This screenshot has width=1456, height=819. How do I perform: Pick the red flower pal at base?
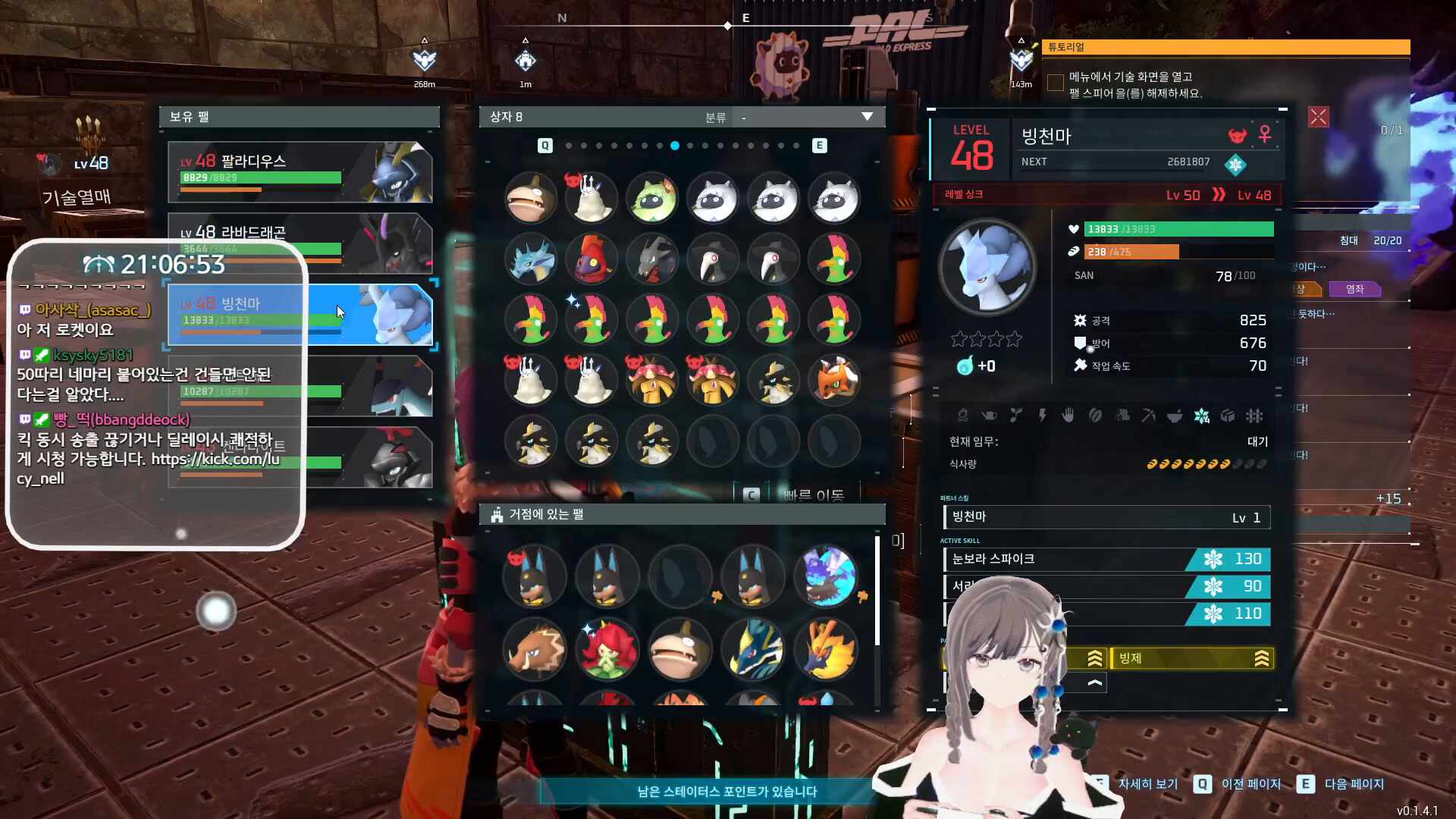607,648
